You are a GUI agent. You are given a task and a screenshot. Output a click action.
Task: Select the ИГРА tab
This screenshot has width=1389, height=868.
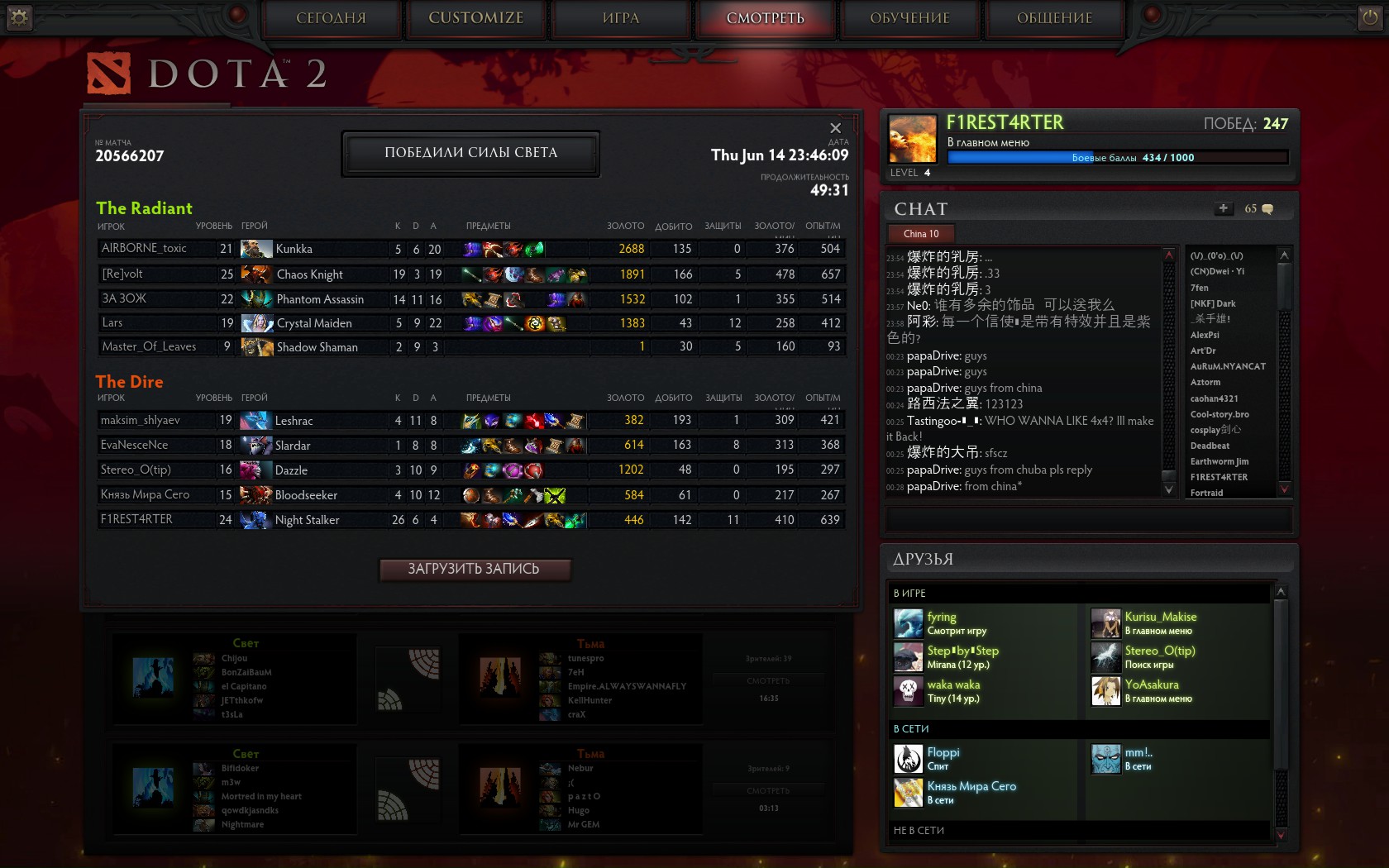click(x=621, y=18)
